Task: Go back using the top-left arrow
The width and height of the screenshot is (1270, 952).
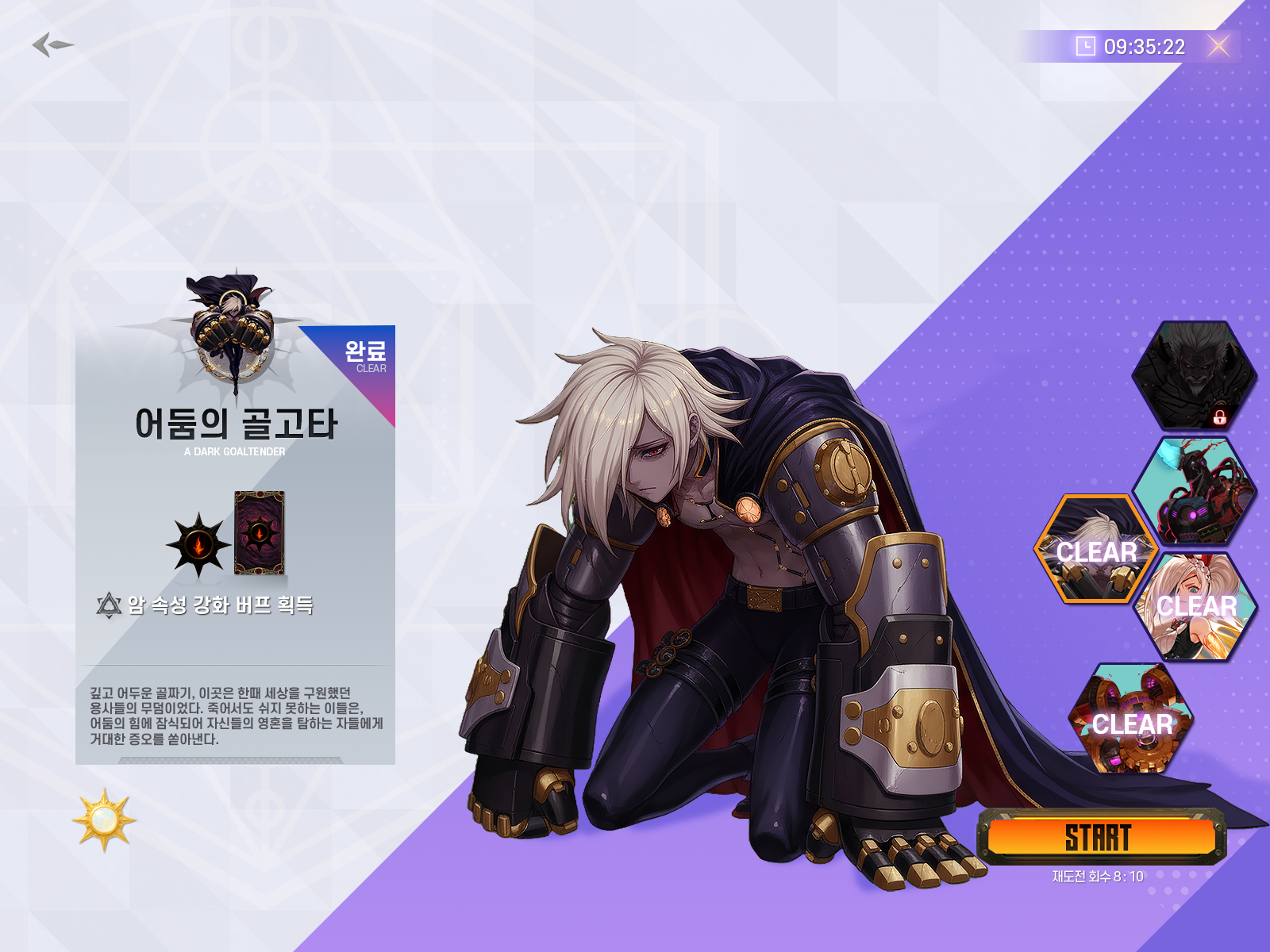Action: (x=49, y=45)
